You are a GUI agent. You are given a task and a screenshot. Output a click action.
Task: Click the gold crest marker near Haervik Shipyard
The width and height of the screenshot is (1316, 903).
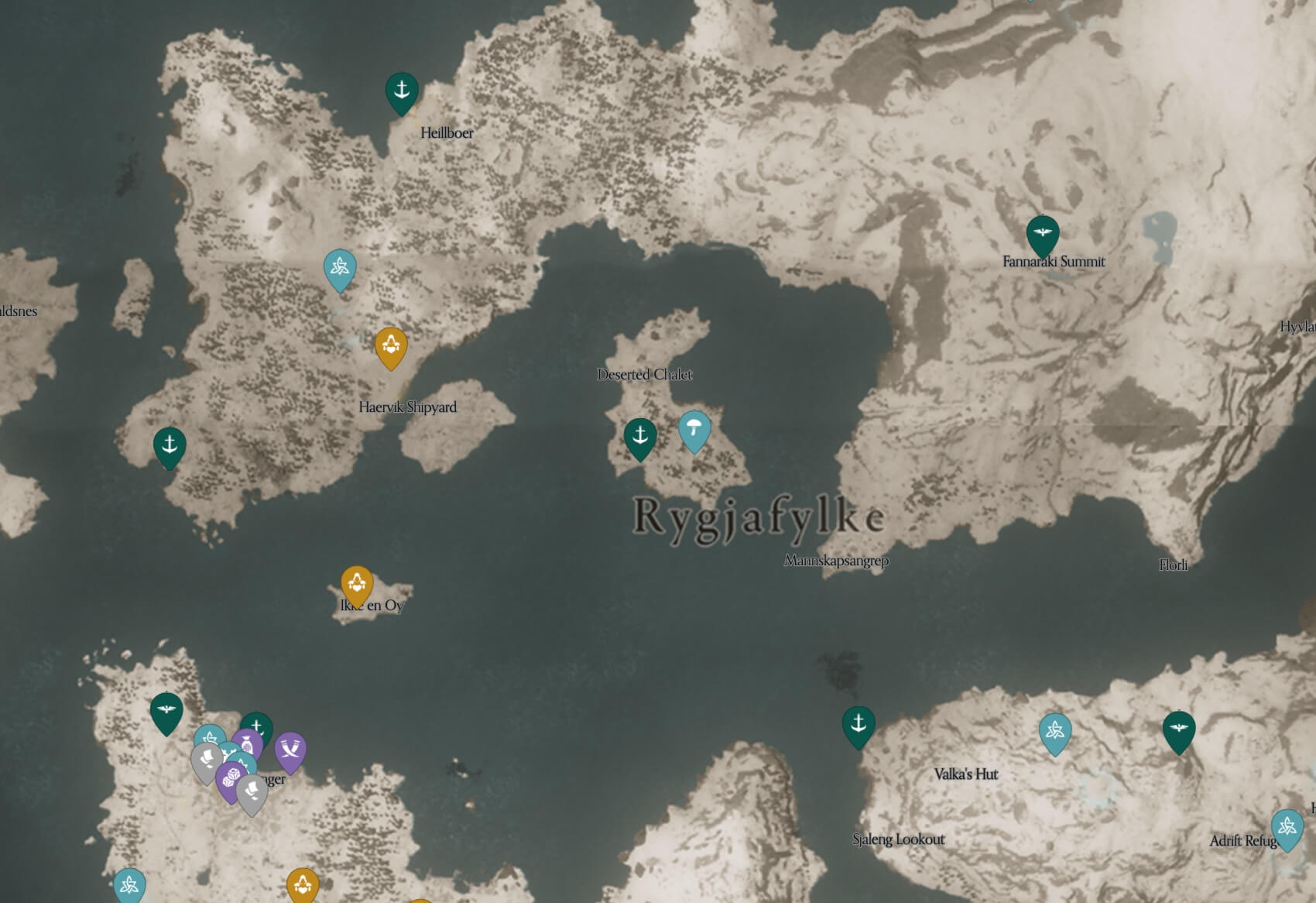tap(391, 346)
